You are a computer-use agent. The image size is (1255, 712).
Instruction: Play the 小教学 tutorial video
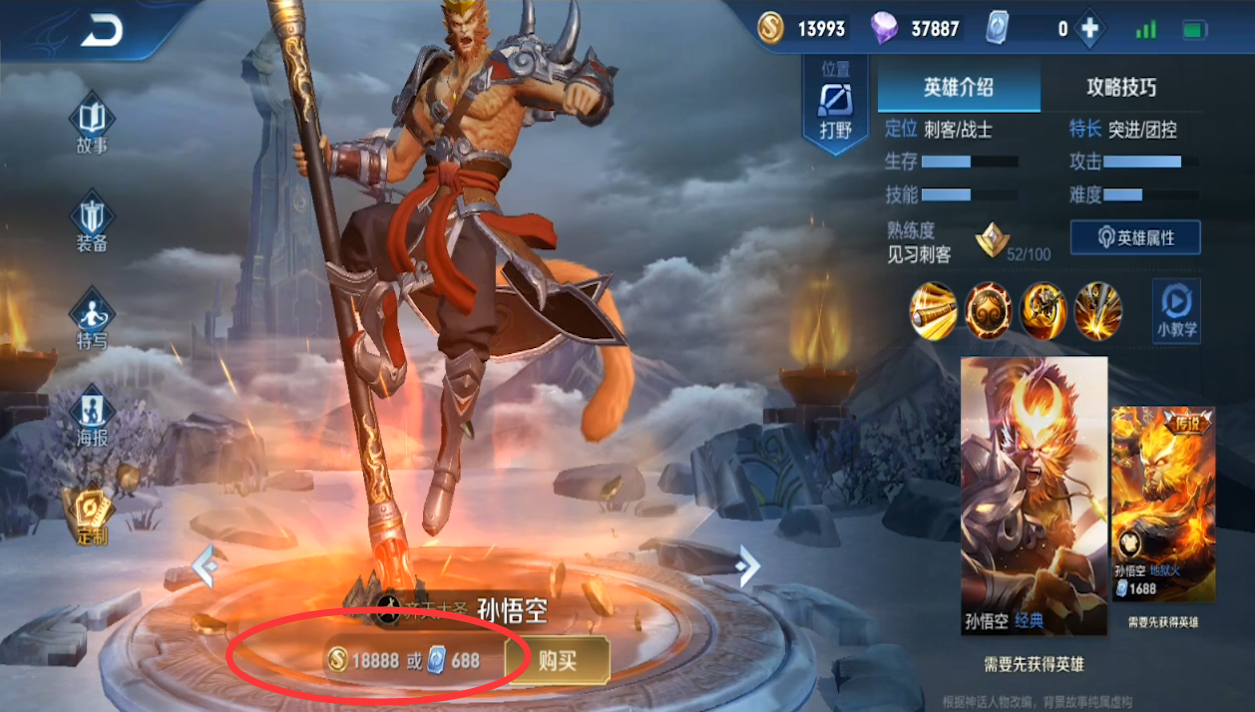pyautogui.click(x=1176, y=310)
